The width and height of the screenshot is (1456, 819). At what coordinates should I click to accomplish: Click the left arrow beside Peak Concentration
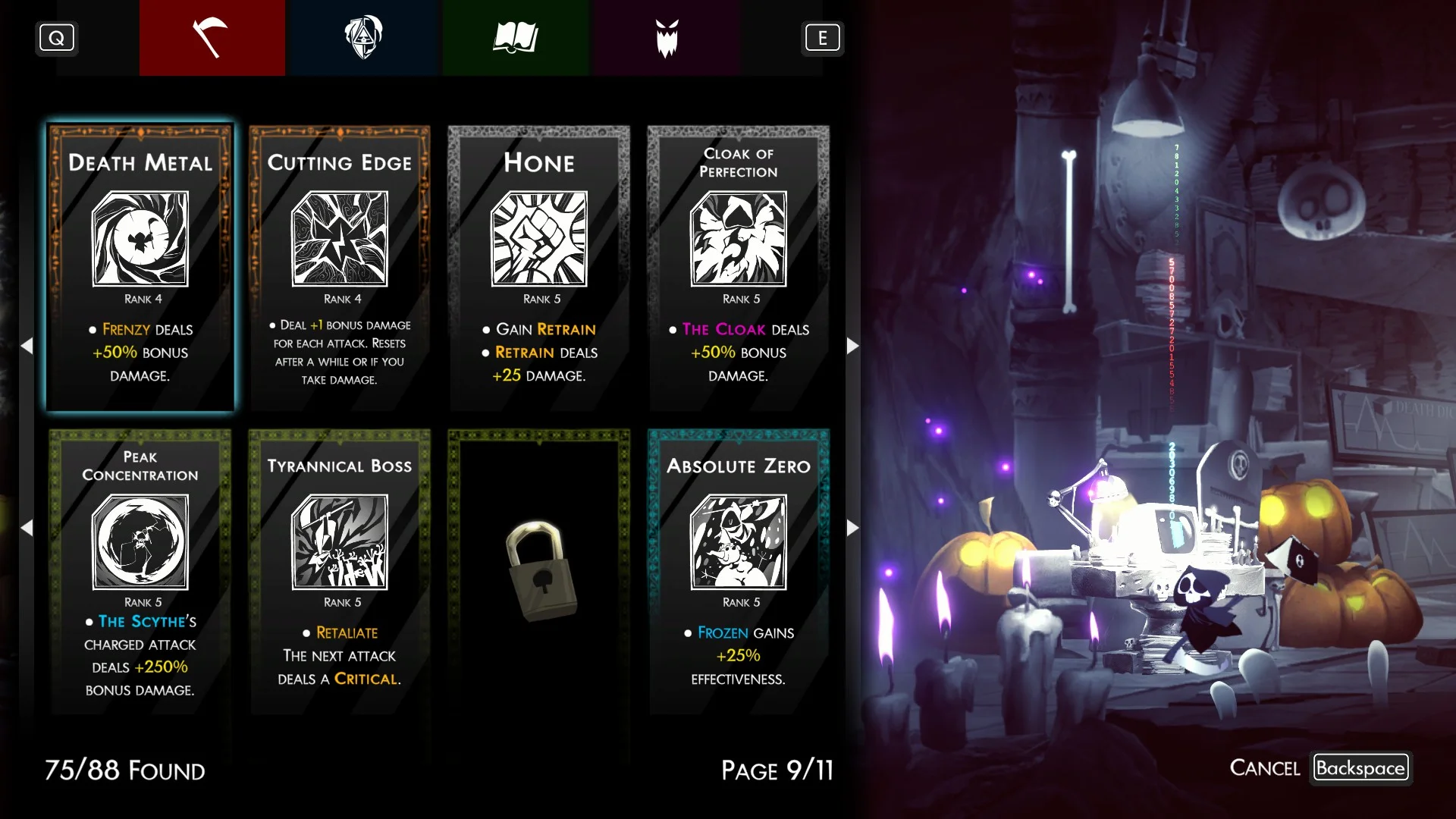click(x=27, y=528)
